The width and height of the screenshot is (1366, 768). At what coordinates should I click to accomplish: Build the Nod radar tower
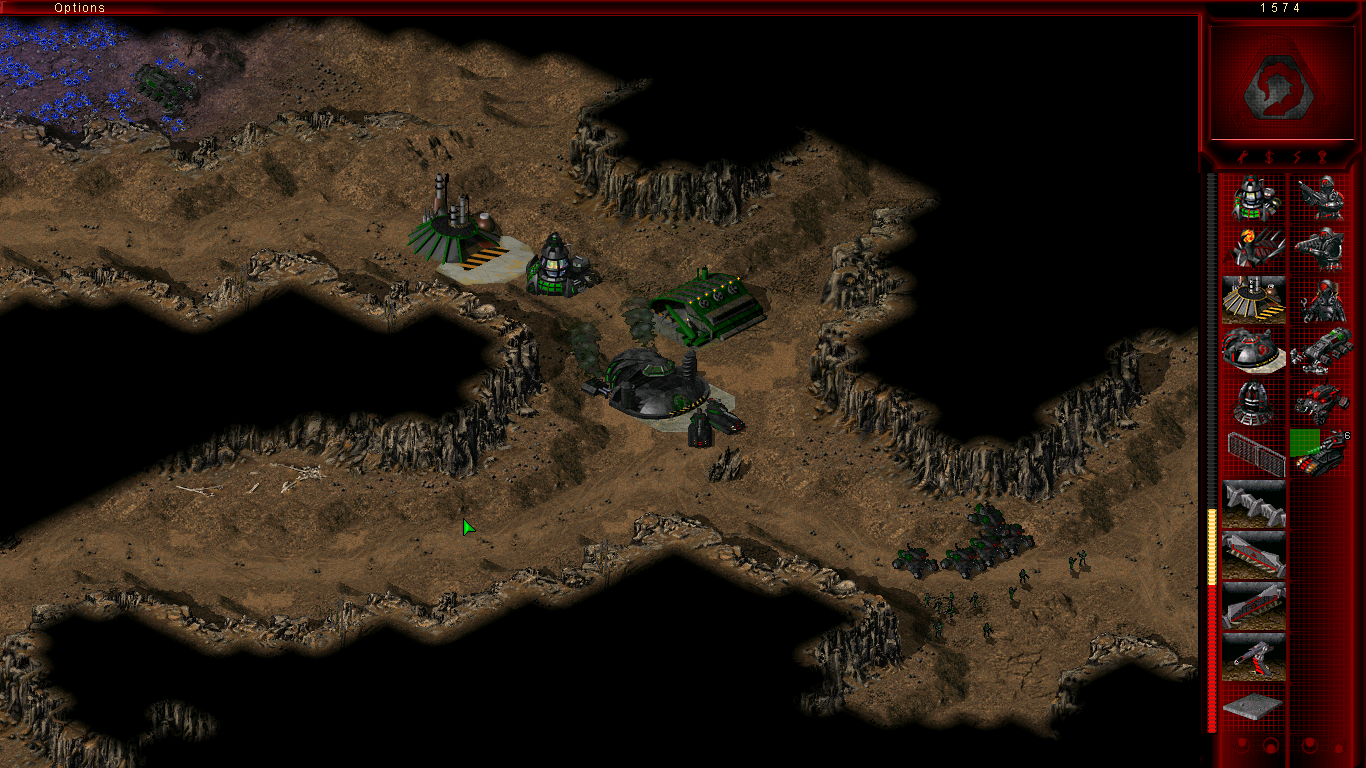pyautogui.click(x=1253, y=401)
